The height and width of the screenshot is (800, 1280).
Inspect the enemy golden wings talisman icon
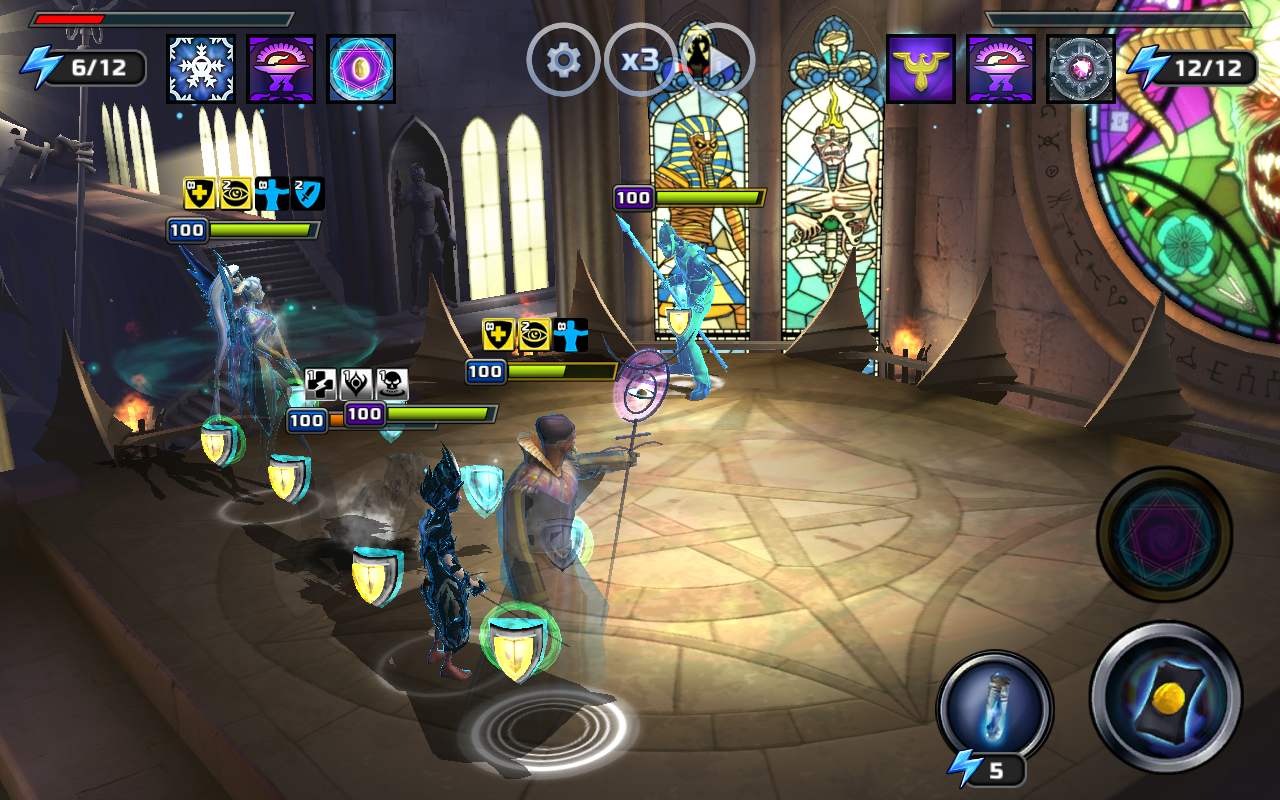pos(921,69)
